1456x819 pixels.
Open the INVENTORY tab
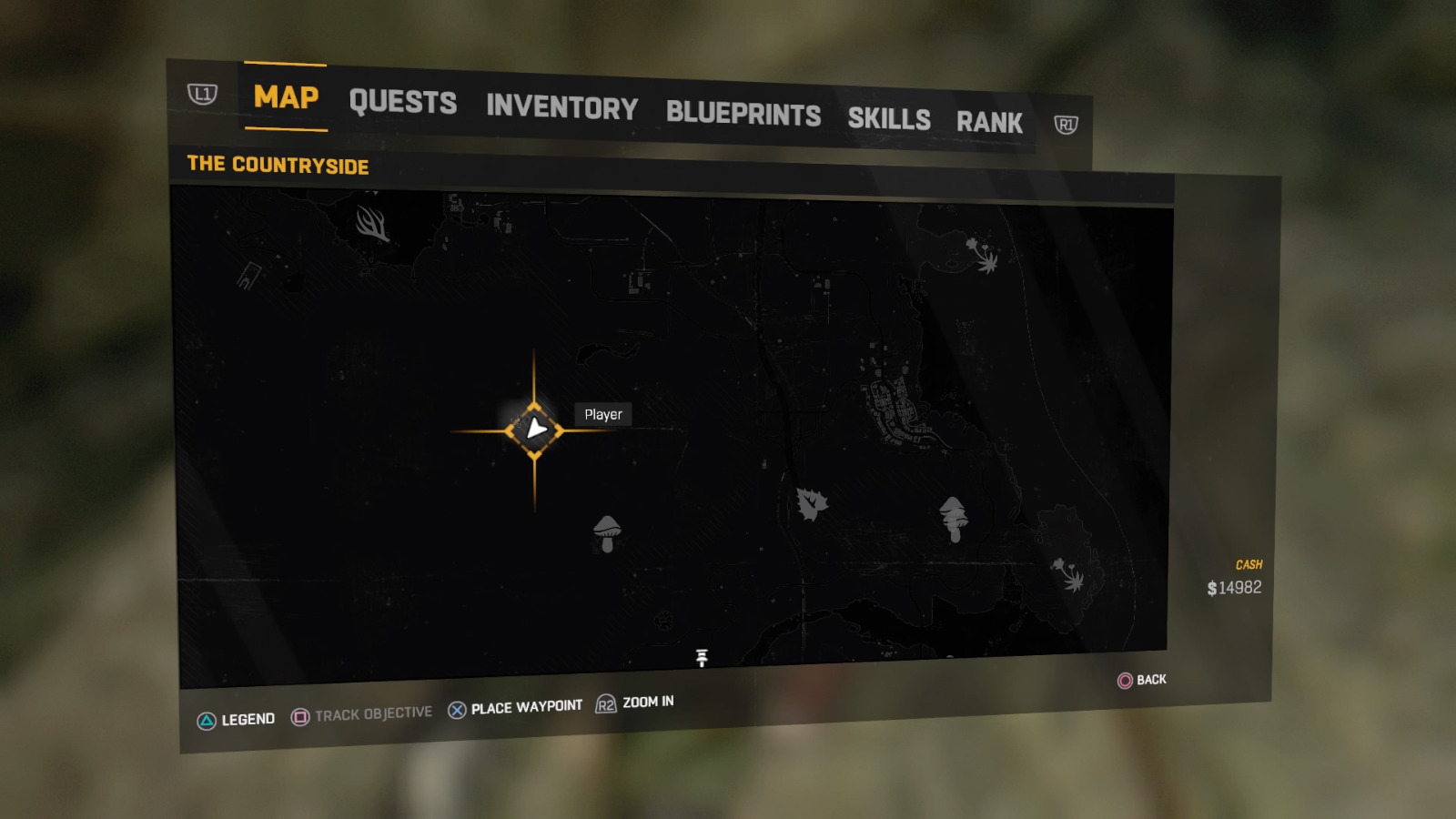[561, 109]
